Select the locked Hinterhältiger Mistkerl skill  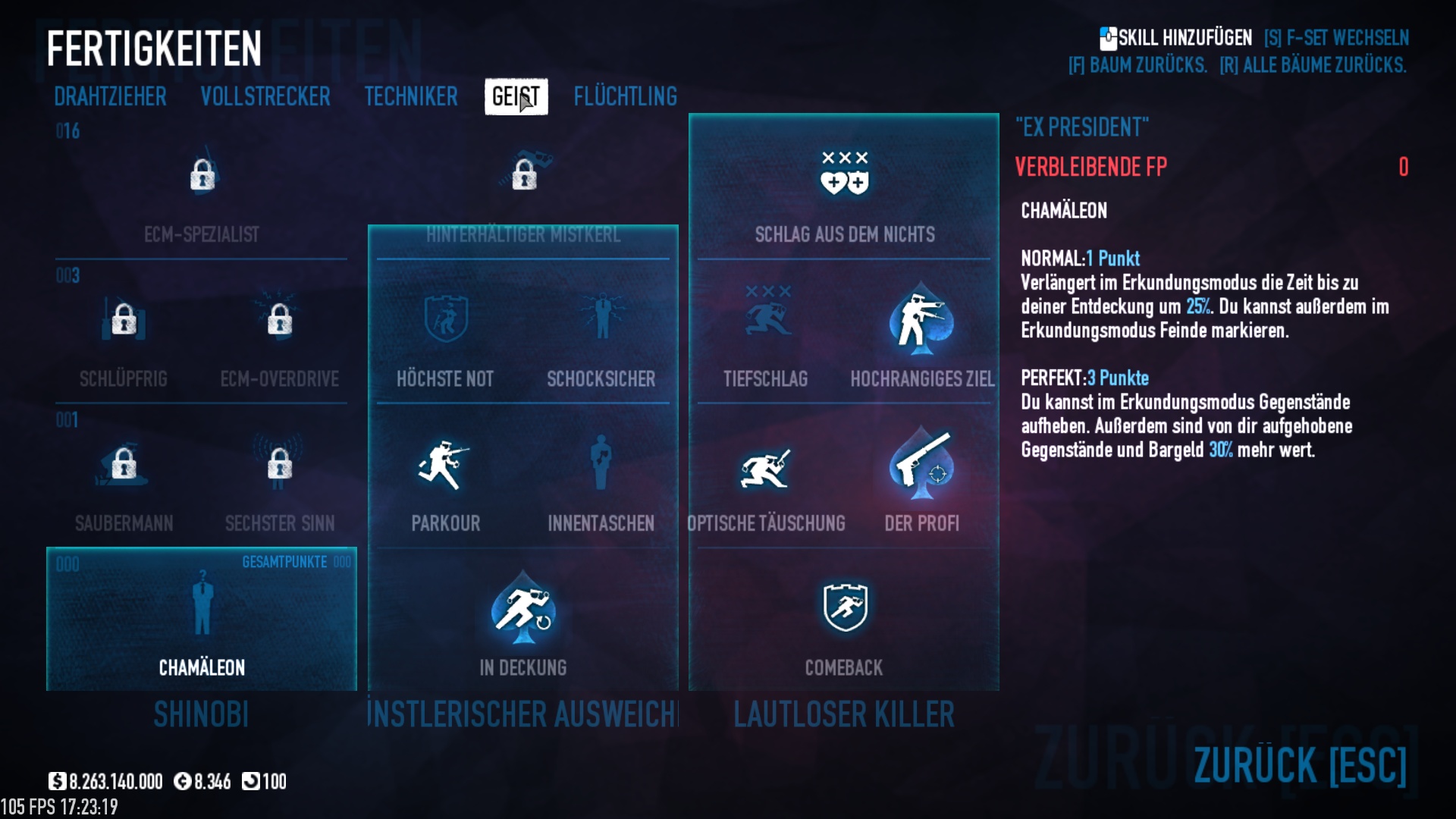coord(523,176)
